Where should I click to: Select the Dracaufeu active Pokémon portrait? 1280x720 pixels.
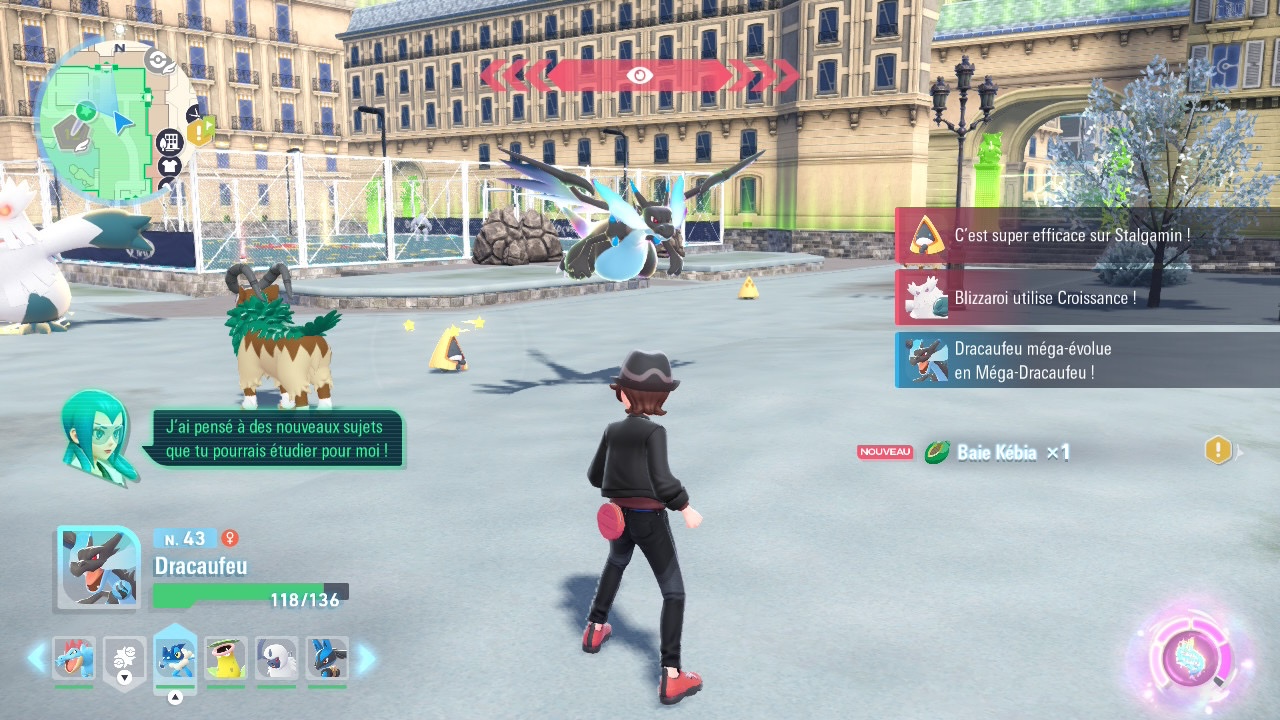[x=97, y=567]
